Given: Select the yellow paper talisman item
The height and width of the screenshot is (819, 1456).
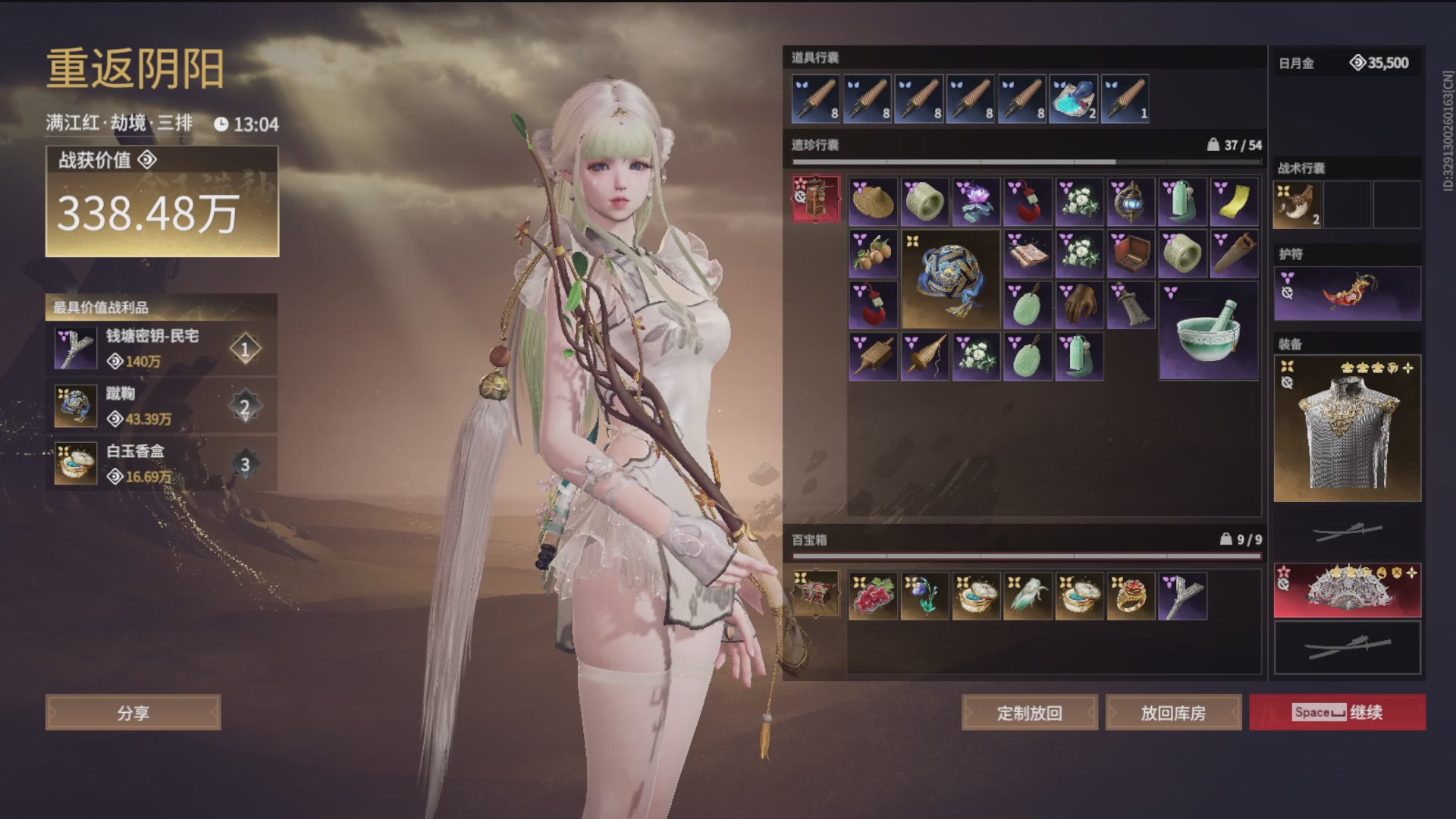Looking at the screenshot, I should pos(1234,202).
